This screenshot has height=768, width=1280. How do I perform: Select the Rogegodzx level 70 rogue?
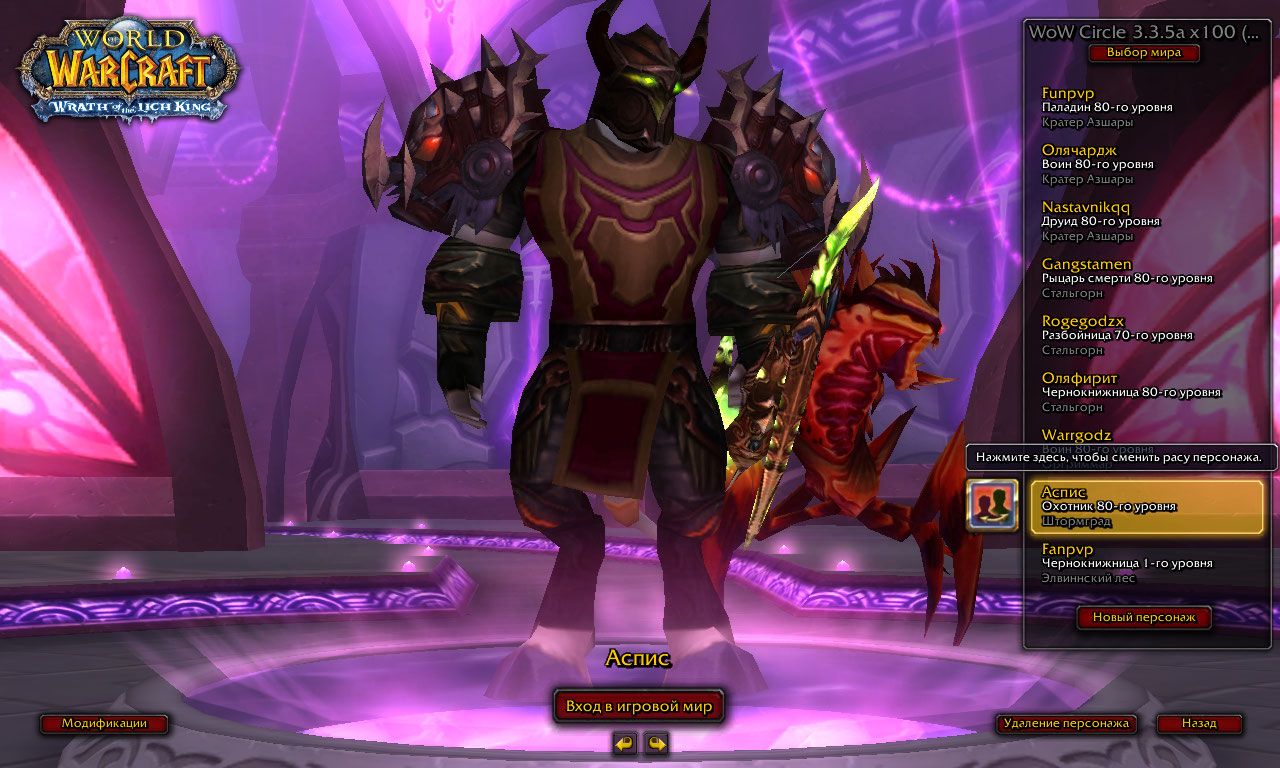click(x=1140, y=335)
